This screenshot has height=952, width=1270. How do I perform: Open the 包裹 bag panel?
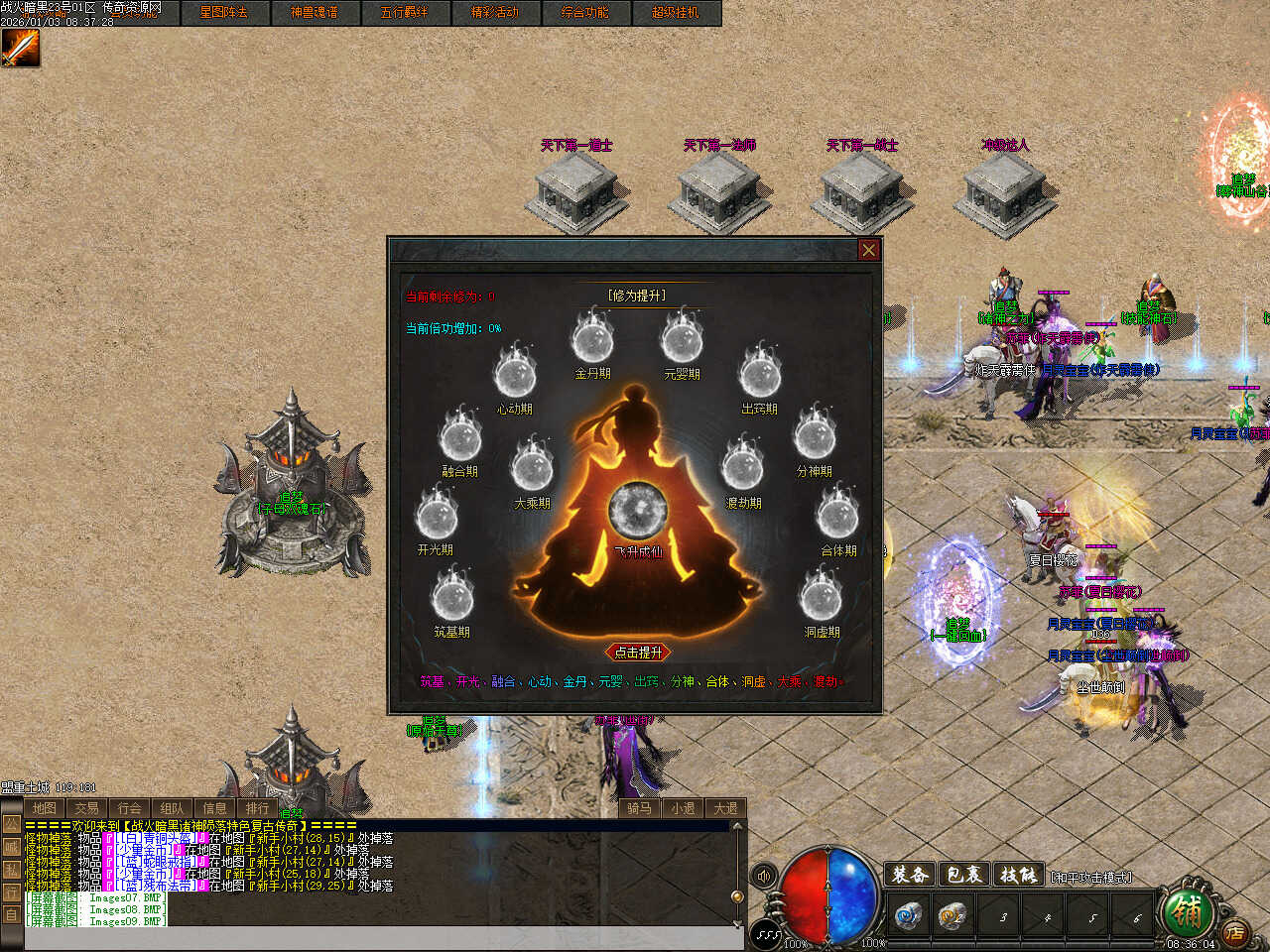click(x=963, y=875)
